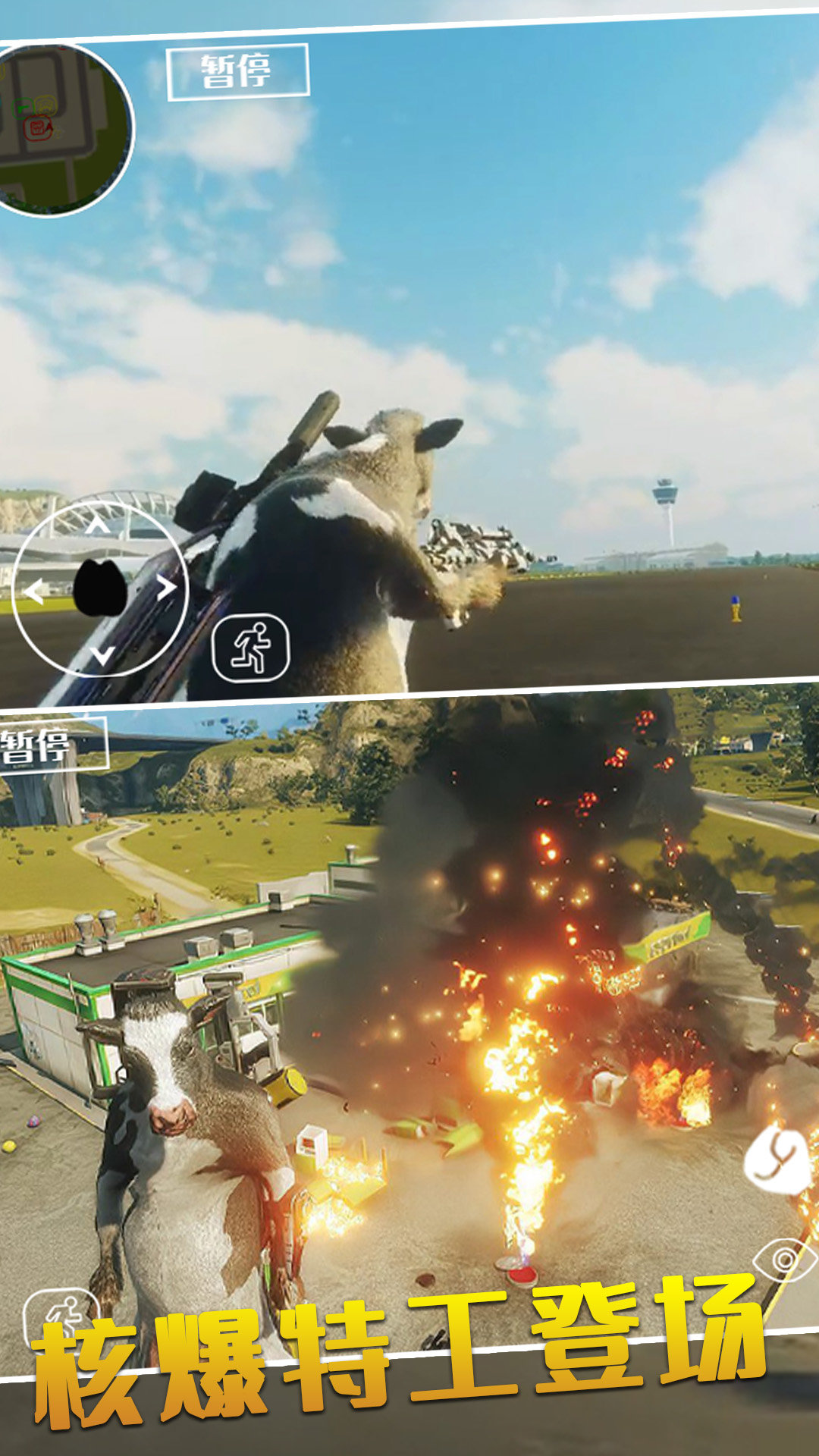
Task: Tap the joystick's down arrow
Action: click(102, 654)
